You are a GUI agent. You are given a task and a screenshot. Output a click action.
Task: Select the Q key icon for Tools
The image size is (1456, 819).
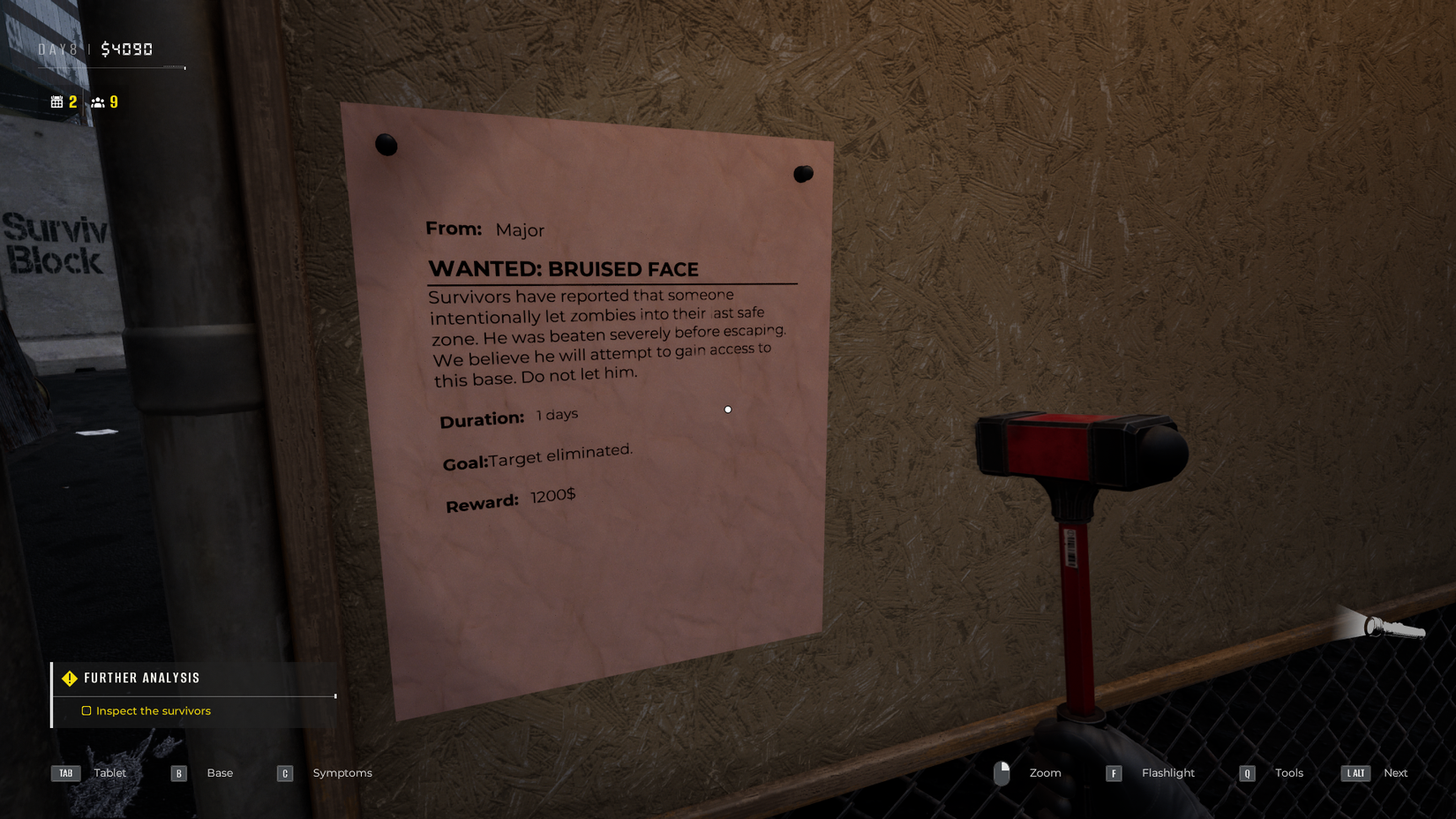pyautogui.click(x=1247, y=773)
